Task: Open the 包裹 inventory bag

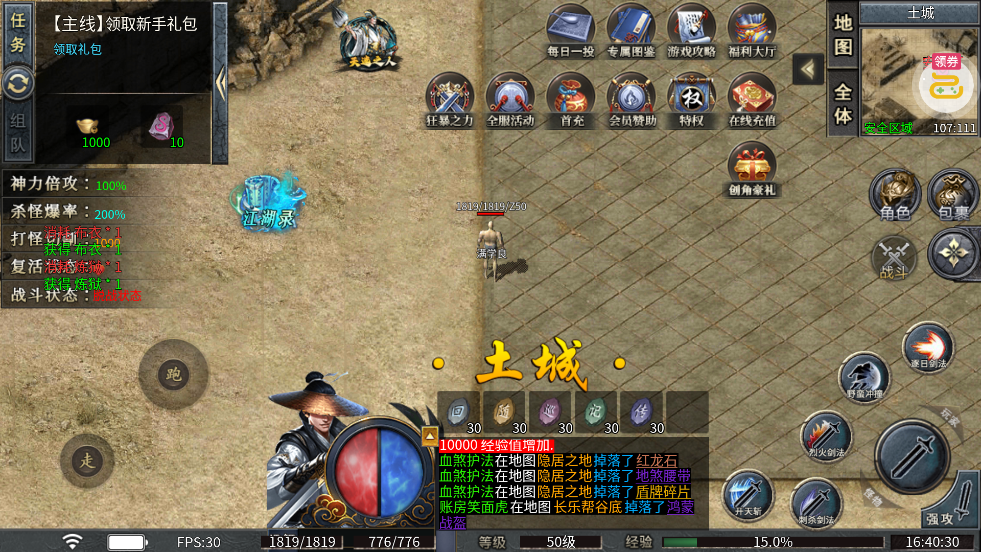Action: coord(953,193)
